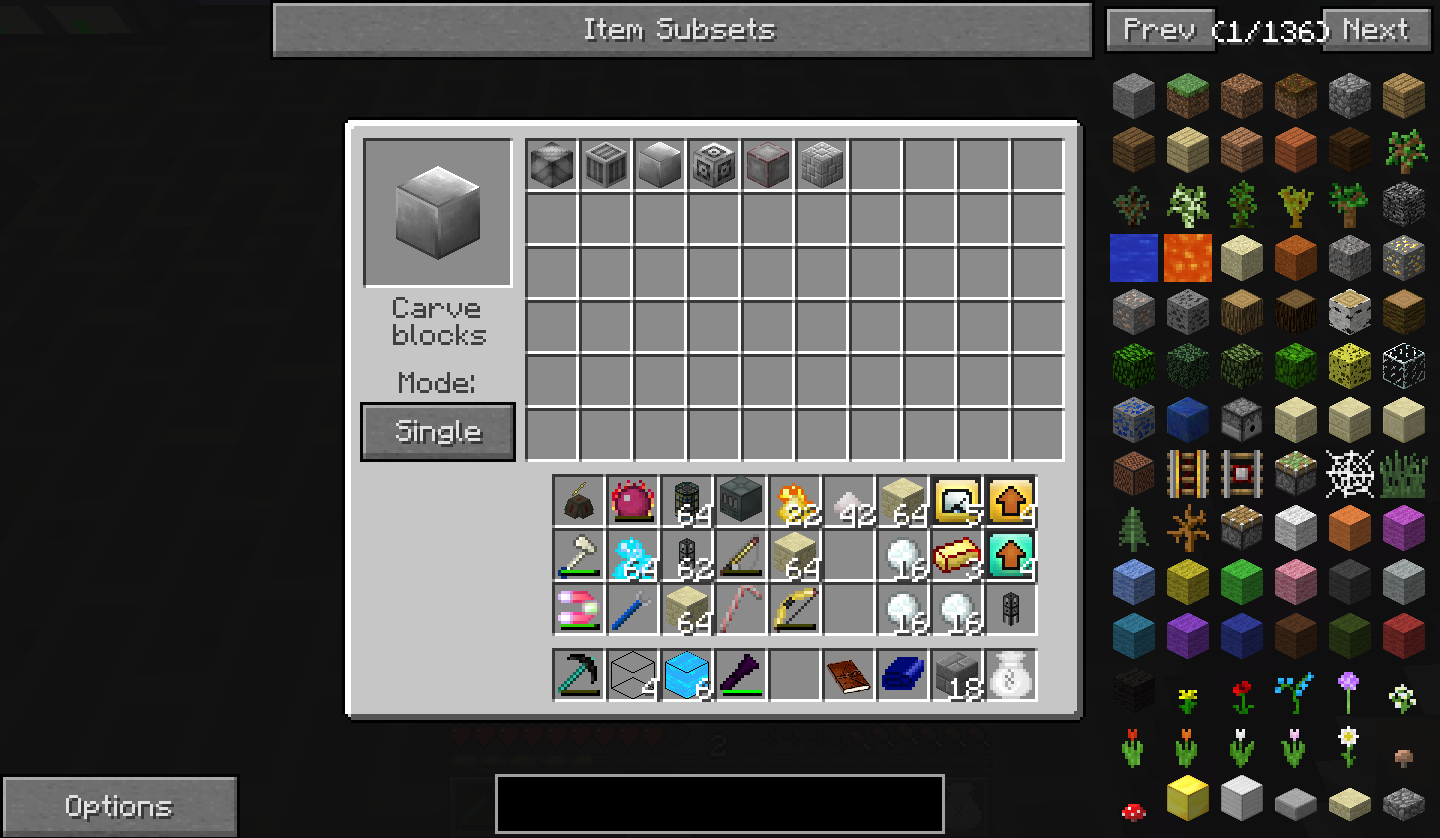Click the lava block in item list
The image size is (1440, 838).
[x=1188, y=258]
